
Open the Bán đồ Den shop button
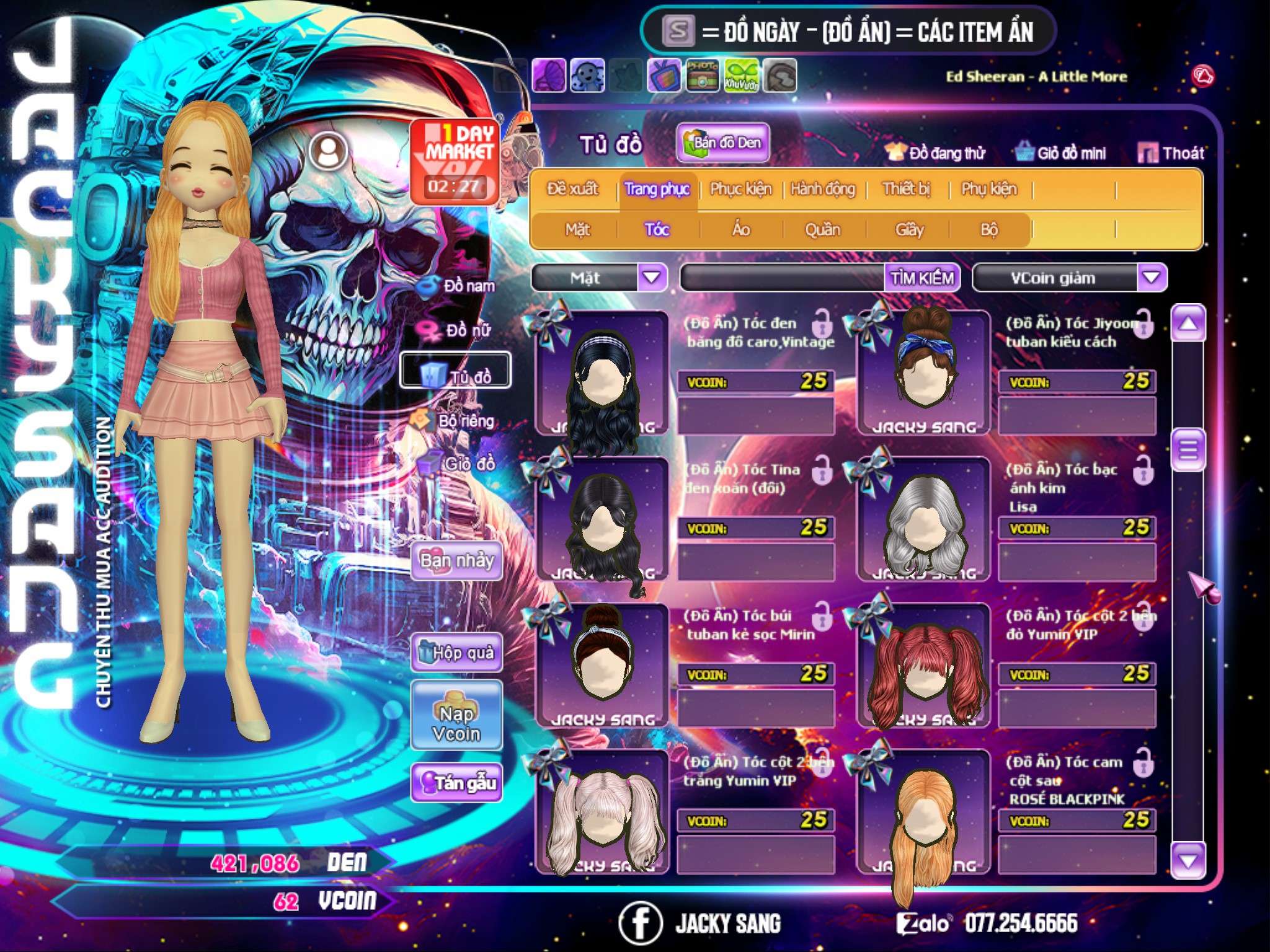pos(722,143)
